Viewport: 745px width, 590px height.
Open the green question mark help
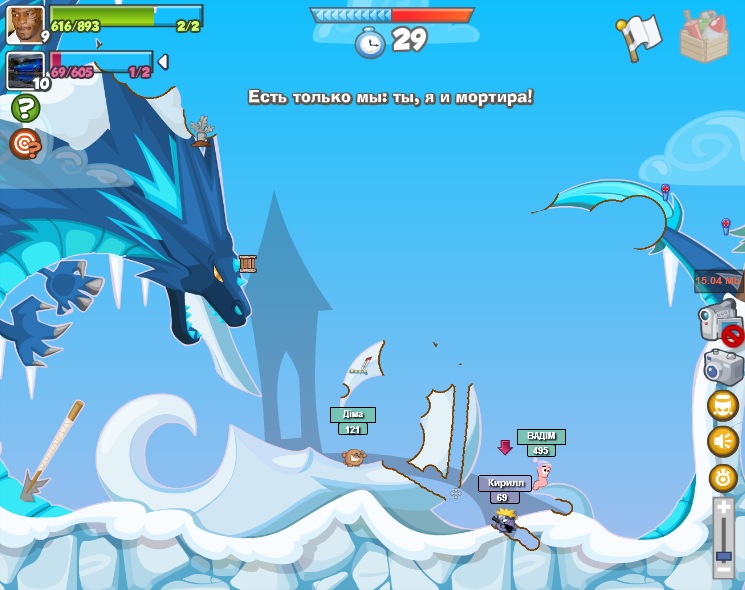coord(24,108)
